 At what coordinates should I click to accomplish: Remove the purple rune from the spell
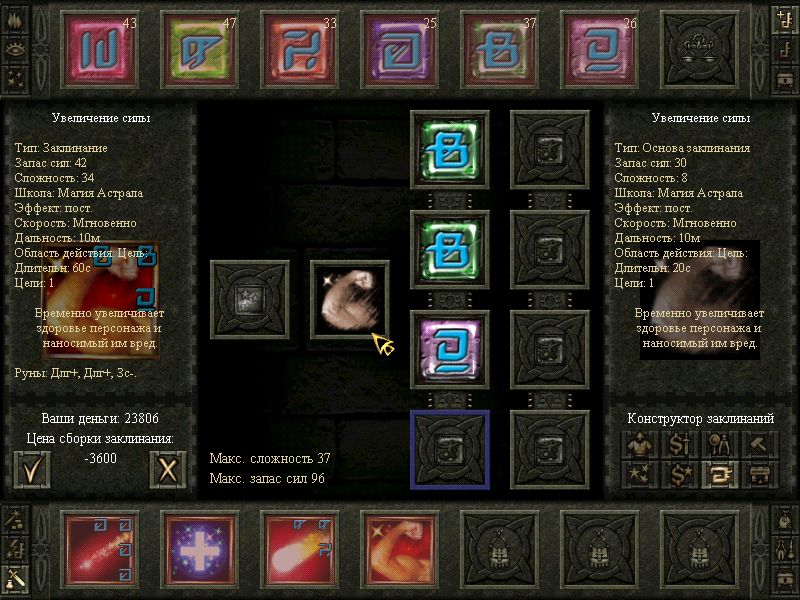coord(449,350)
